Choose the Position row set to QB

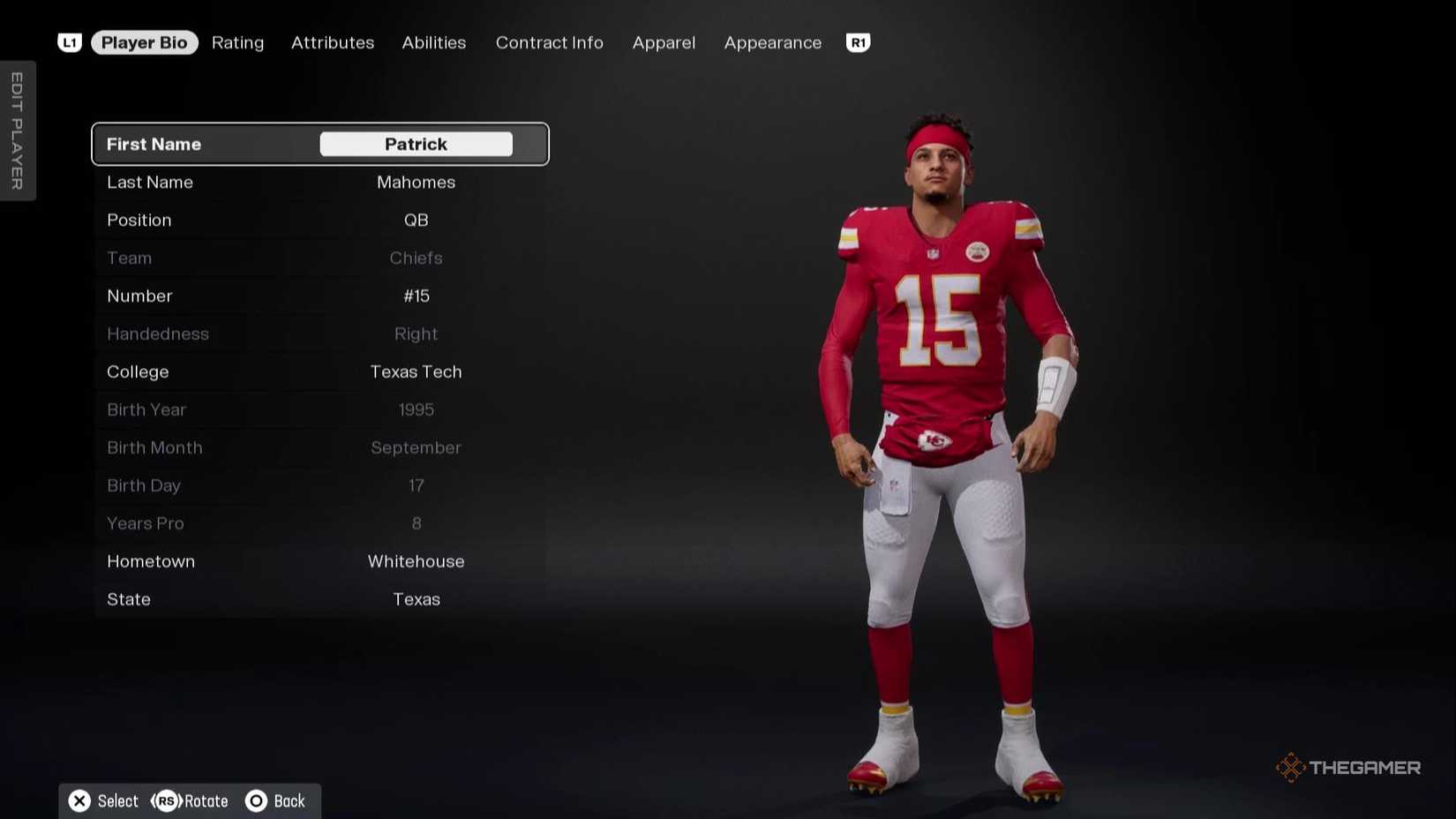pos(319,221)
